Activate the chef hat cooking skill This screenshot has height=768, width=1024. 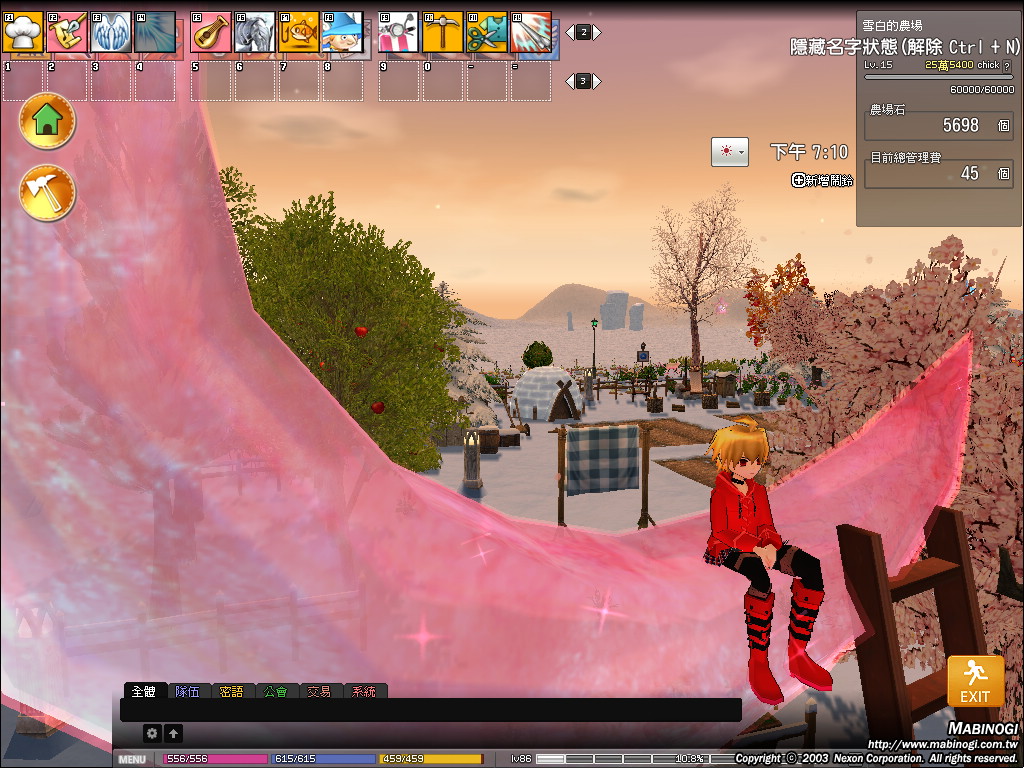tap(23, 32)
